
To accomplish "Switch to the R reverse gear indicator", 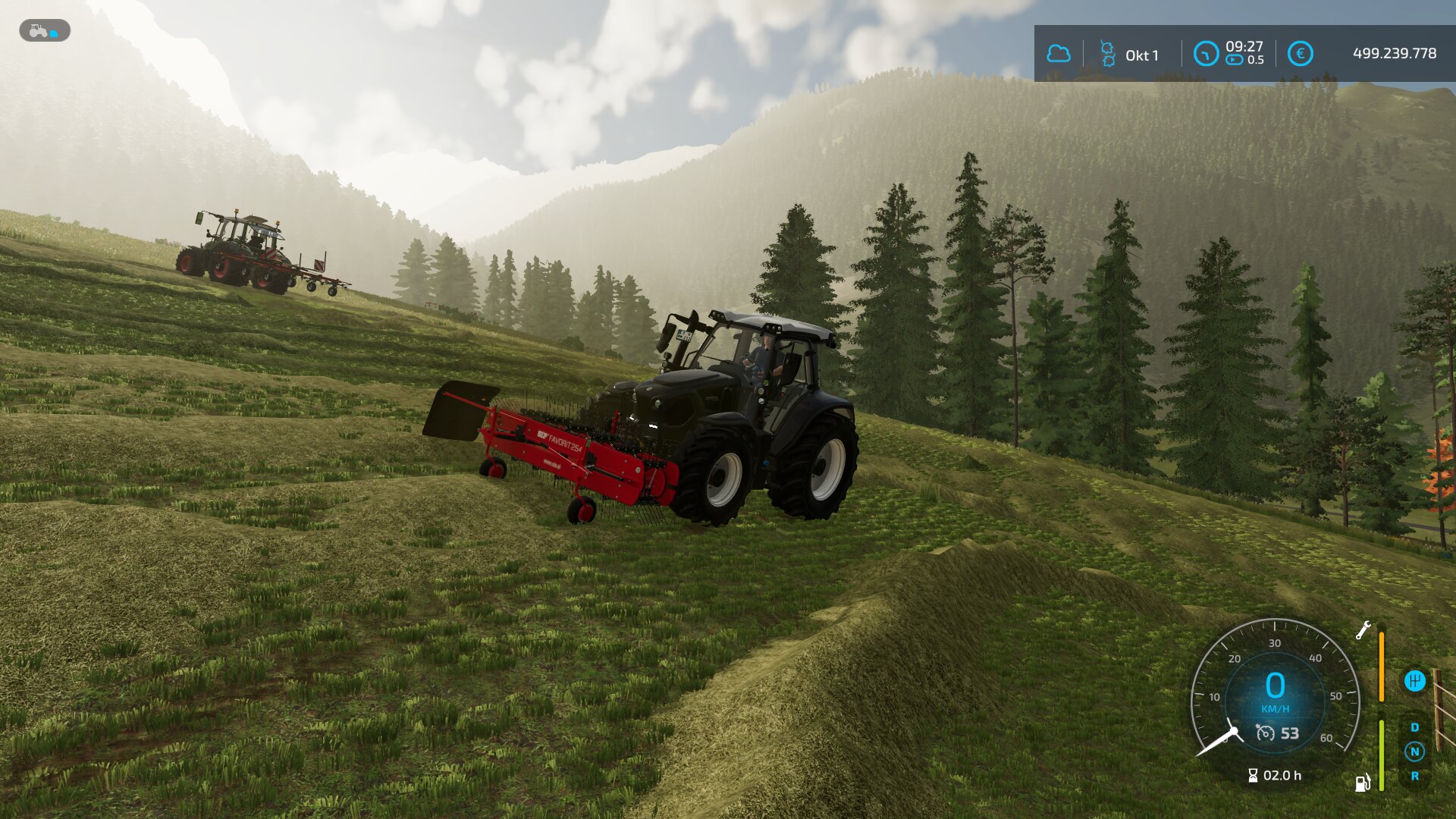I will point(1414,776).
